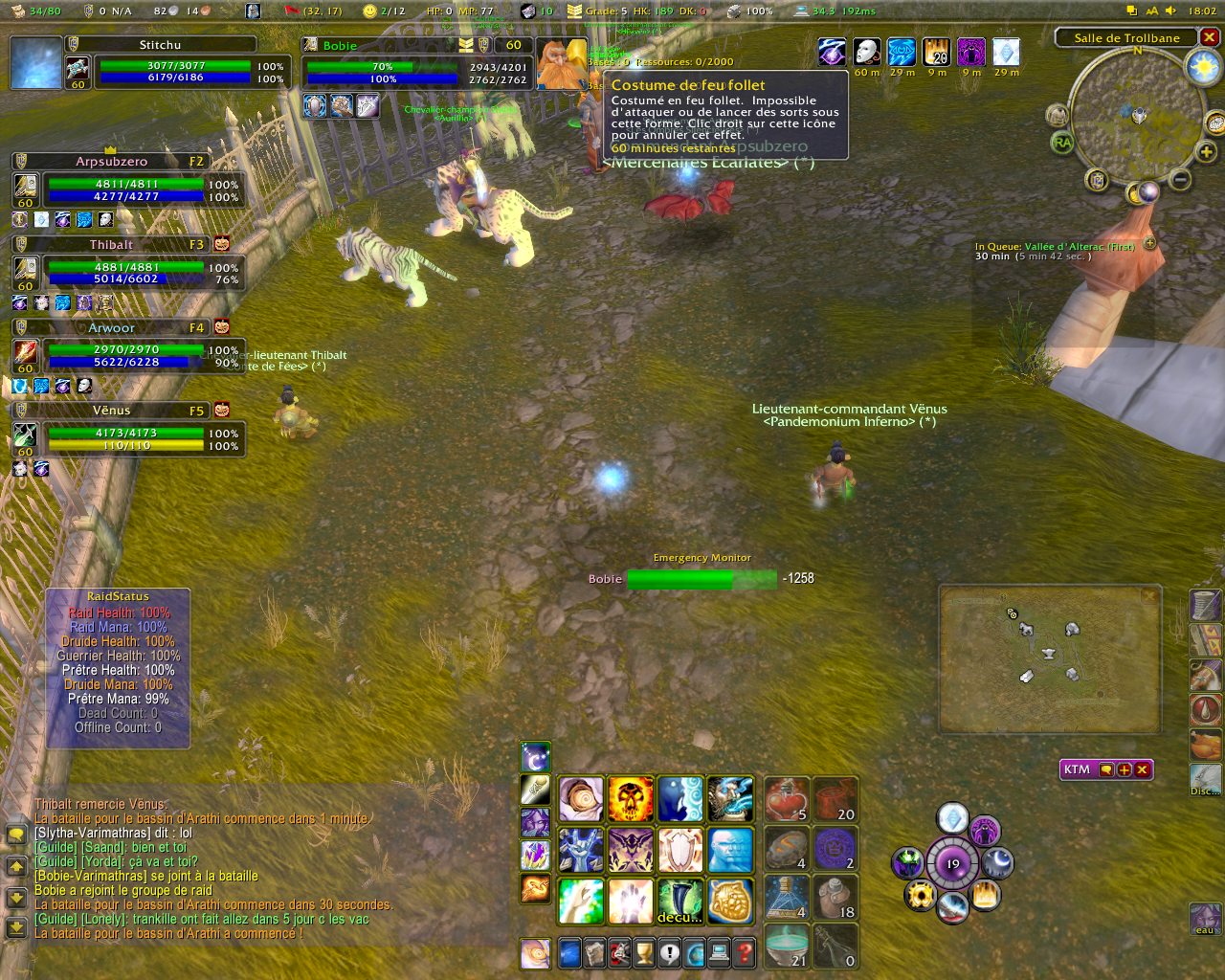Screen dimensions: 1225x980
Task: Open the green RA minimap button
Action: pos(1062,143)
